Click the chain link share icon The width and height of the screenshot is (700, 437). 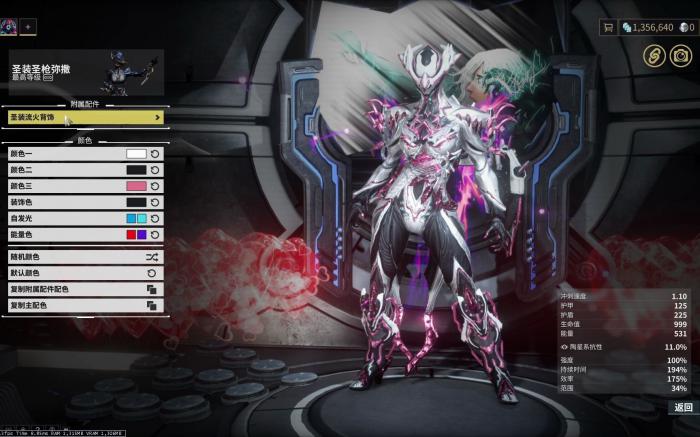pos(654,56)
